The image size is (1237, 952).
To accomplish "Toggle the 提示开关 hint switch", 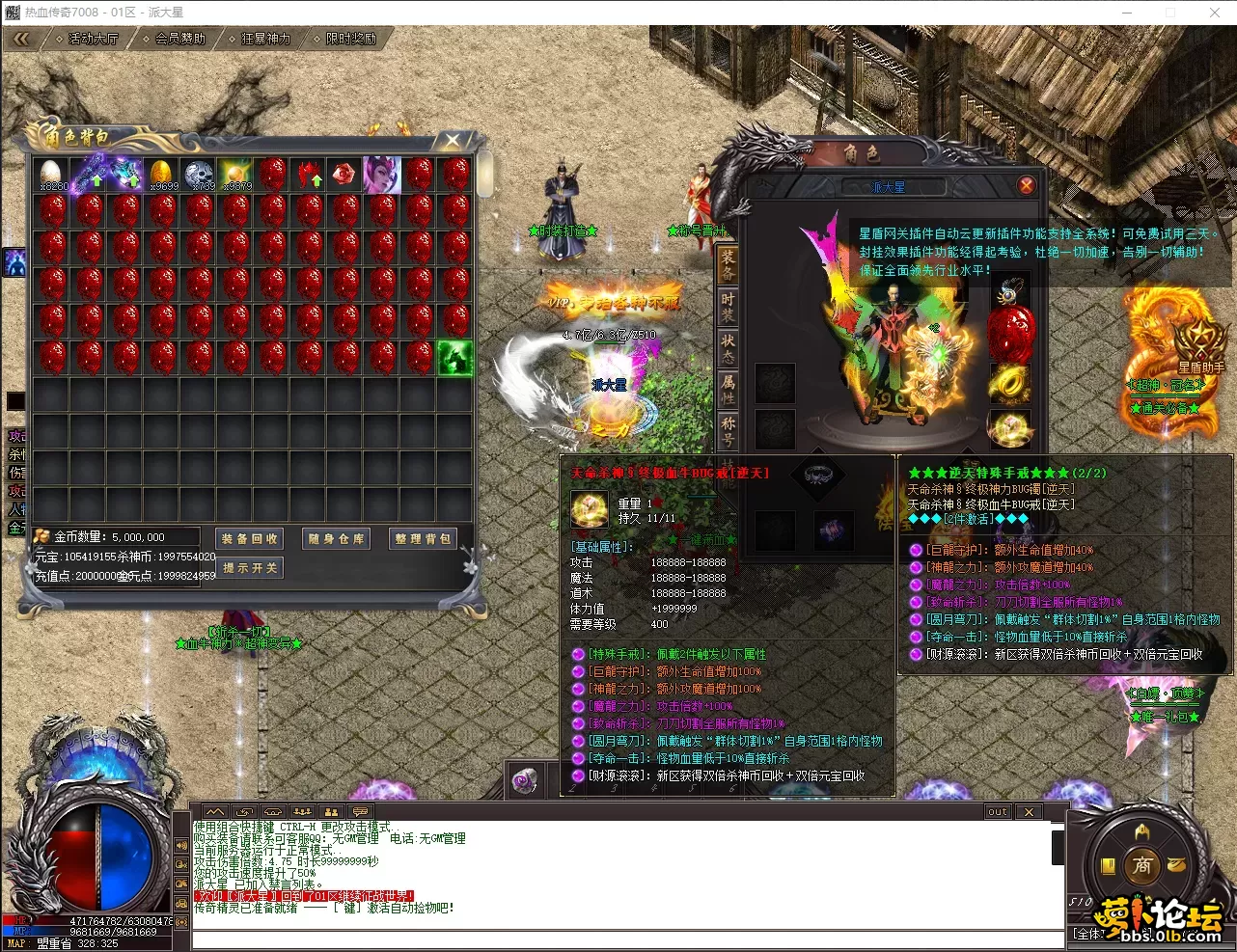I will coord(250,568).
